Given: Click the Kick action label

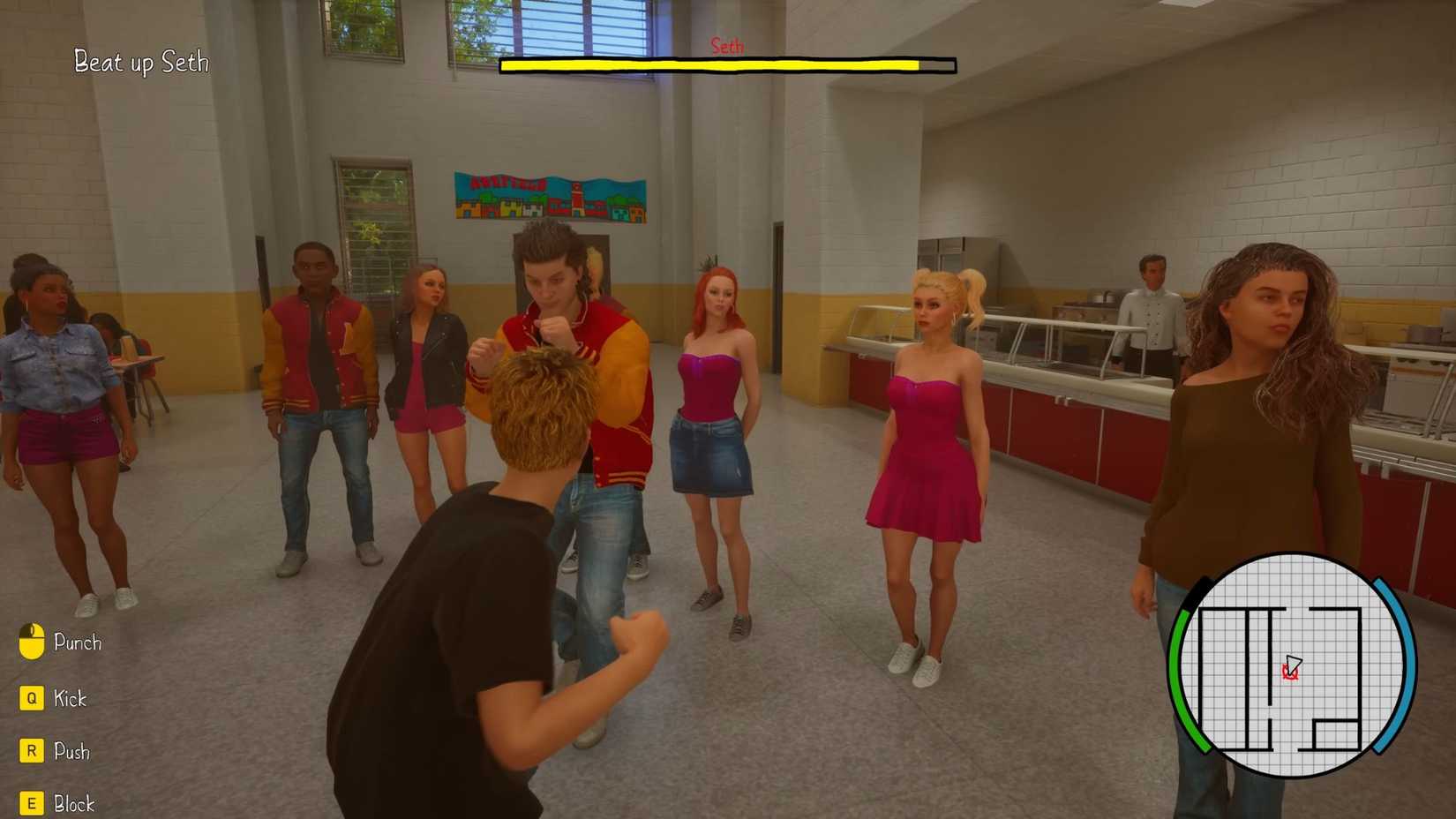Looking at the screenshot, I should coord(70,698).
